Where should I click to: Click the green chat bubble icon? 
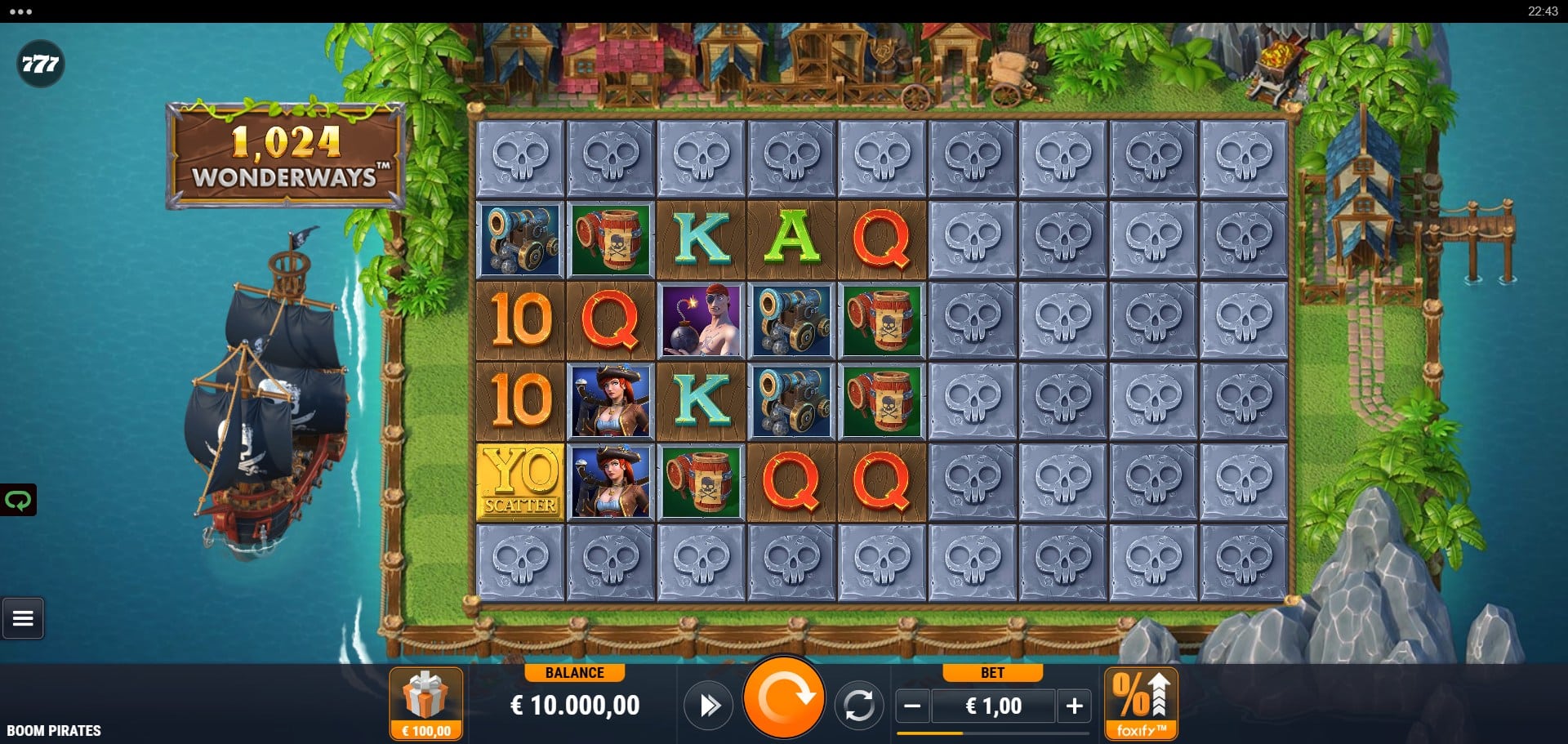point(18,500)
